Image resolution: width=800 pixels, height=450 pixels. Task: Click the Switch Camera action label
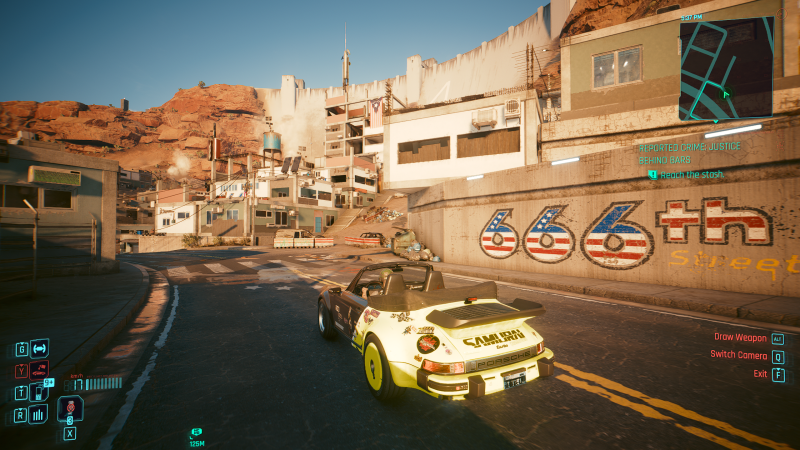pos(738,356)
